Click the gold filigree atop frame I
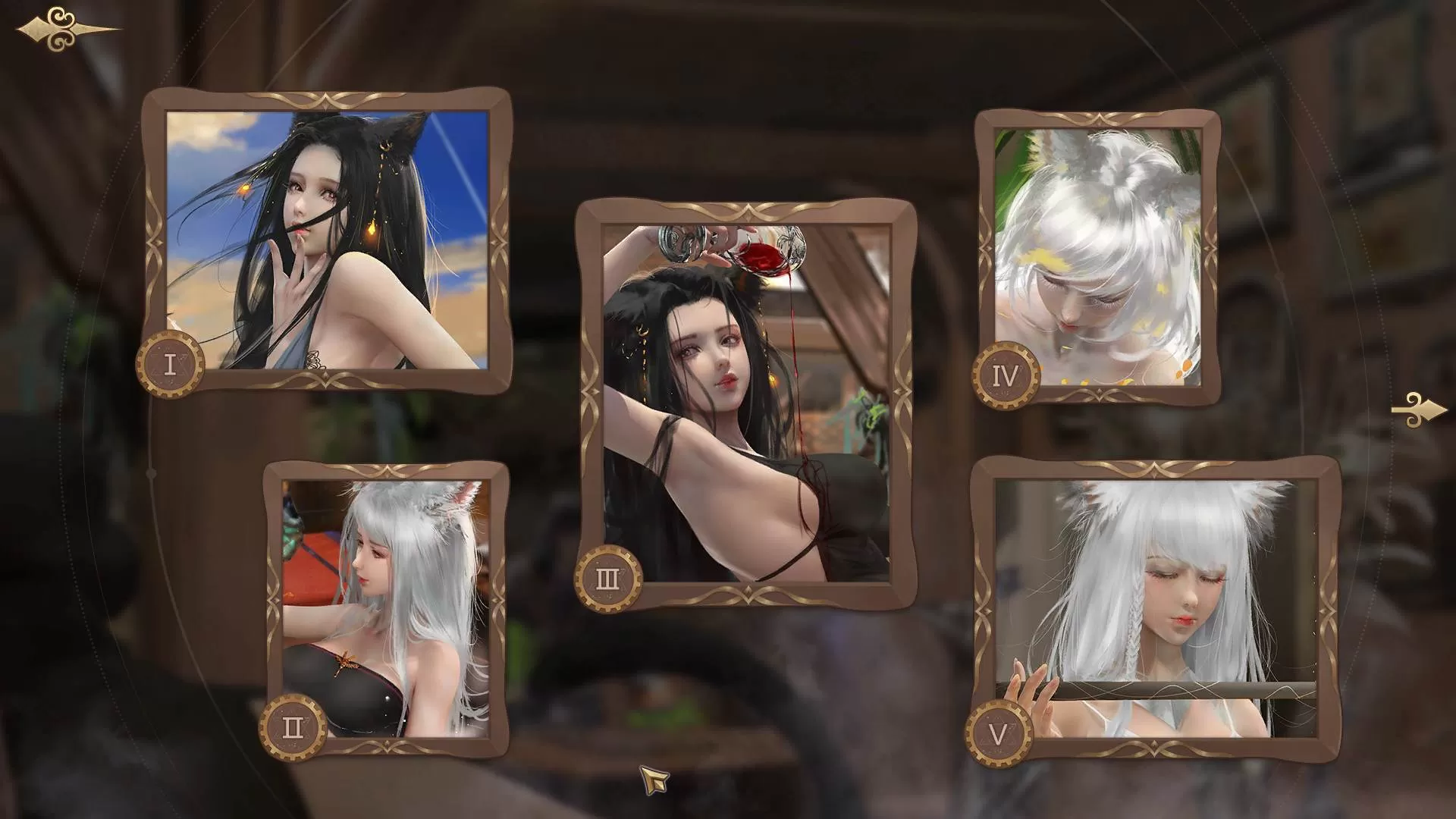 [326, 99]
